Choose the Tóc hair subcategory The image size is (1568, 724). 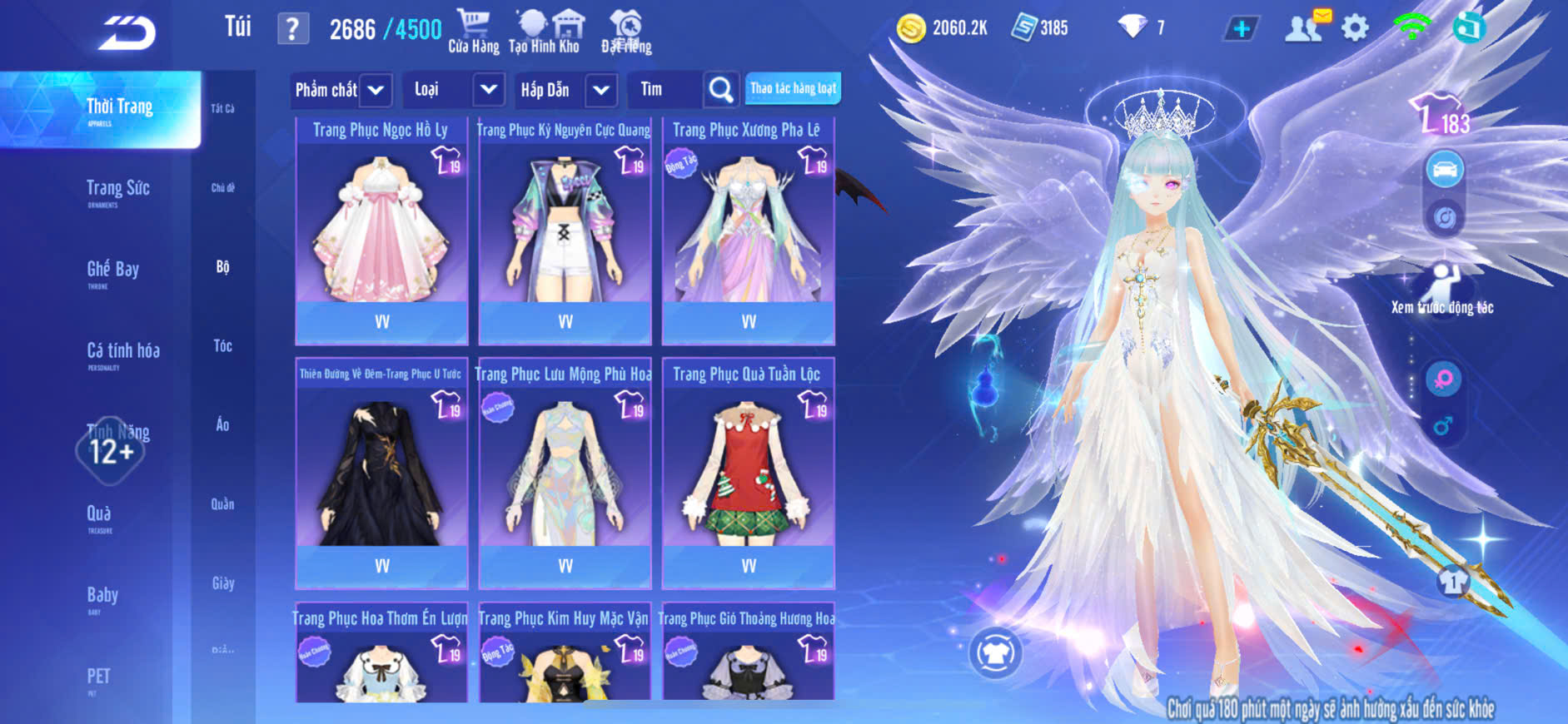tap(222, 346)
